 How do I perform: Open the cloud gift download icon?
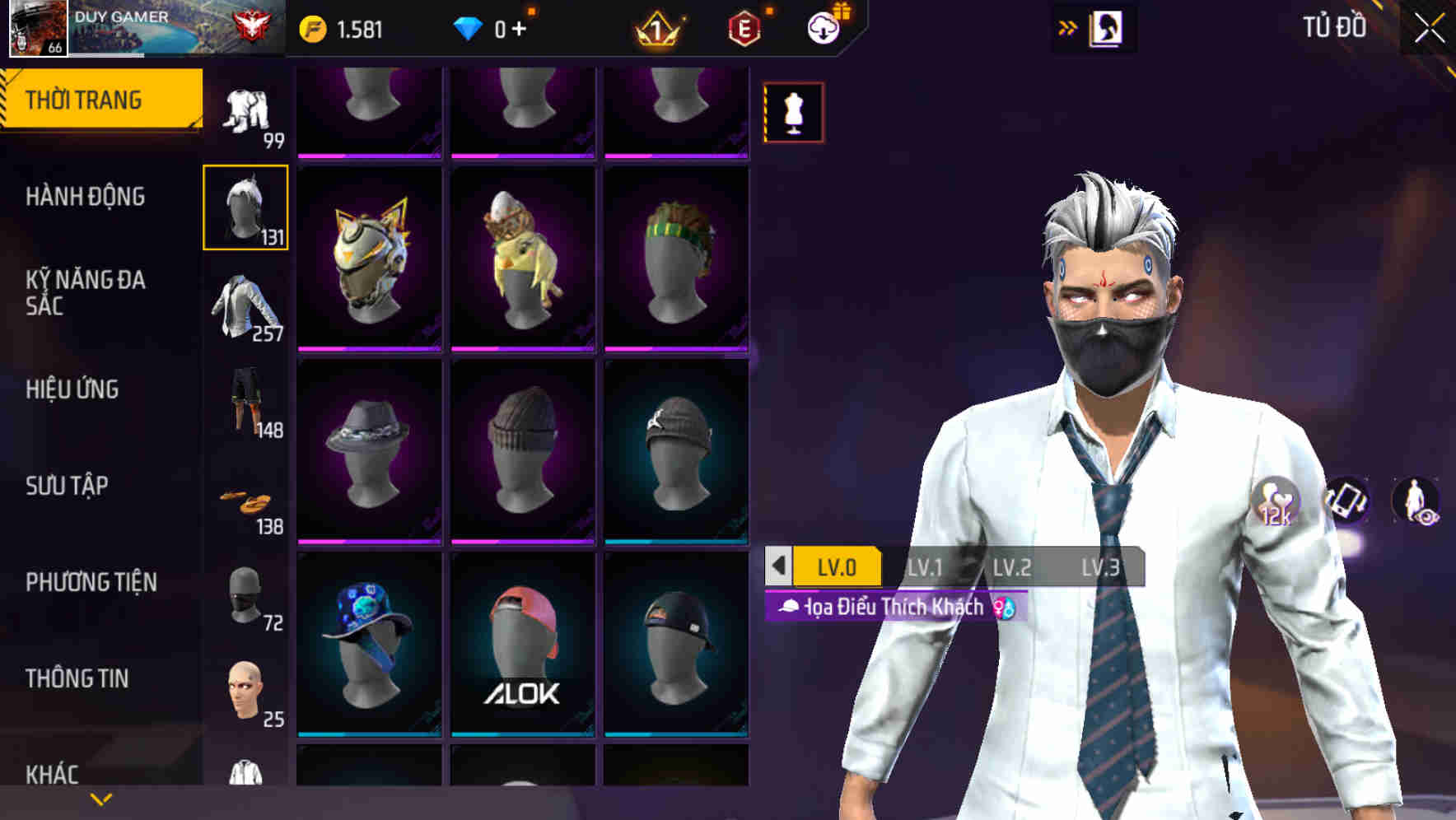[823, 26]
